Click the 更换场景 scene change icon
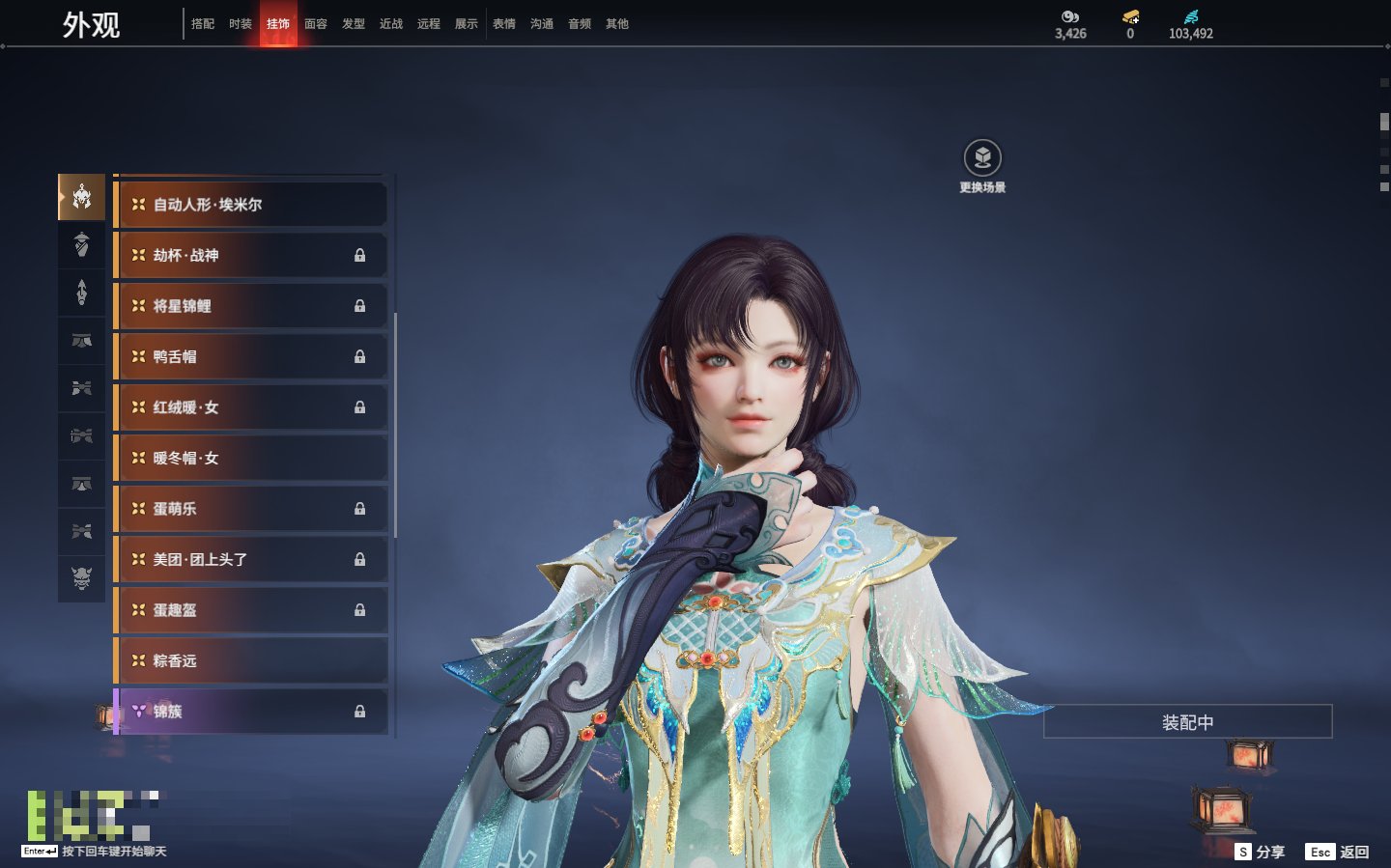 point(982,159)
